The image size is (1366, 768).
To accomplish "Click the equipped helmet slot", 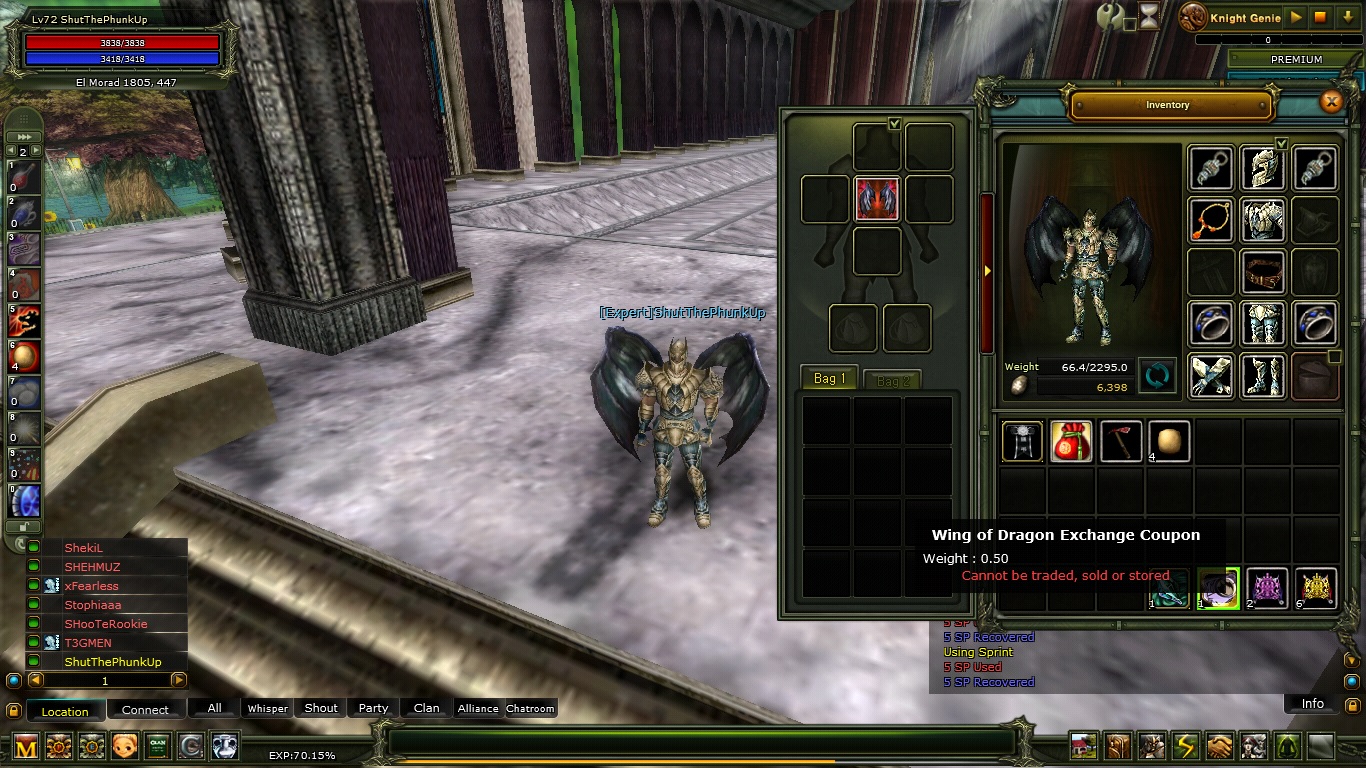I will (x=1262, y=168).
